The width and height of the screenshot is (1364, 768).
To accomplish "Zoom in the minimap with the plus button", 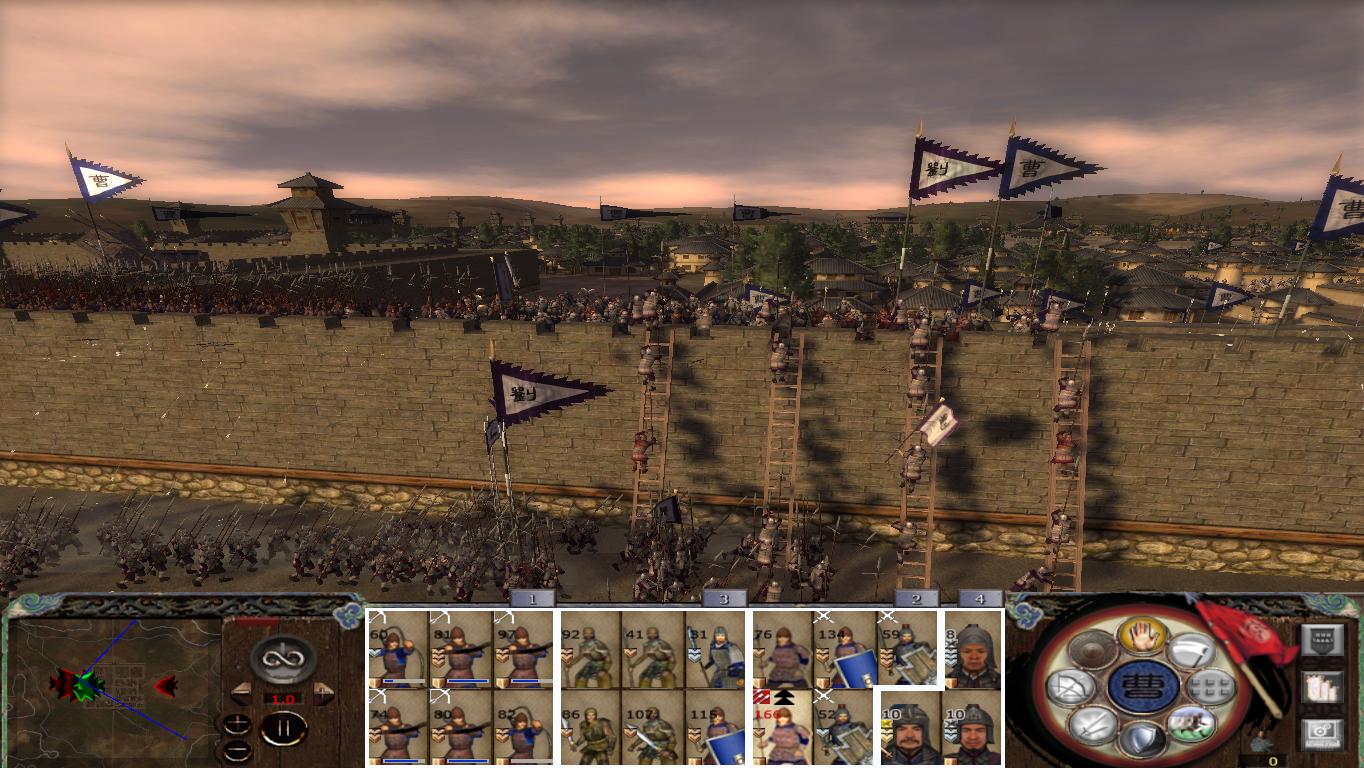I will pos(237,724).
